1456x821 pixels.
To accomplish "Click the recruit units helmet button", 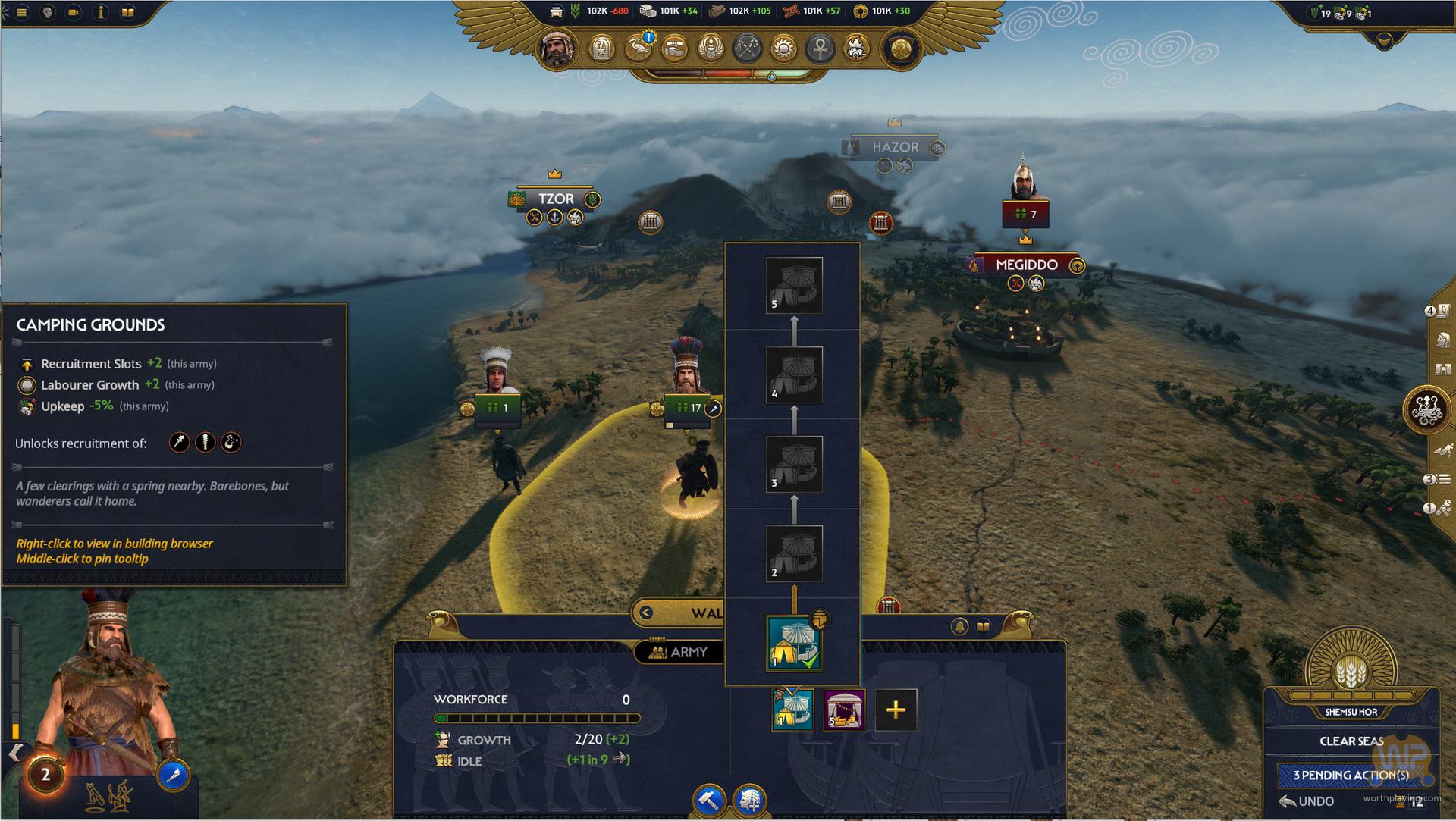I will [x=750, y=800].
